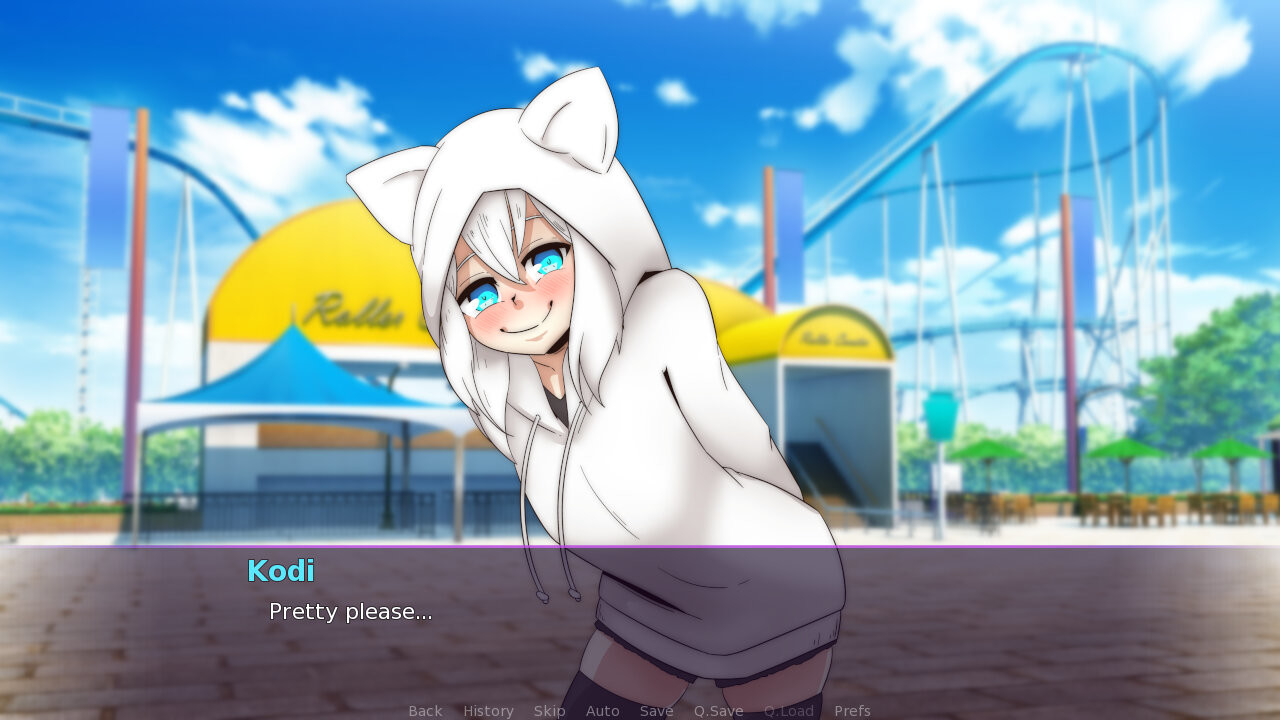Click Back to revisit the previous line

[425, 711]
